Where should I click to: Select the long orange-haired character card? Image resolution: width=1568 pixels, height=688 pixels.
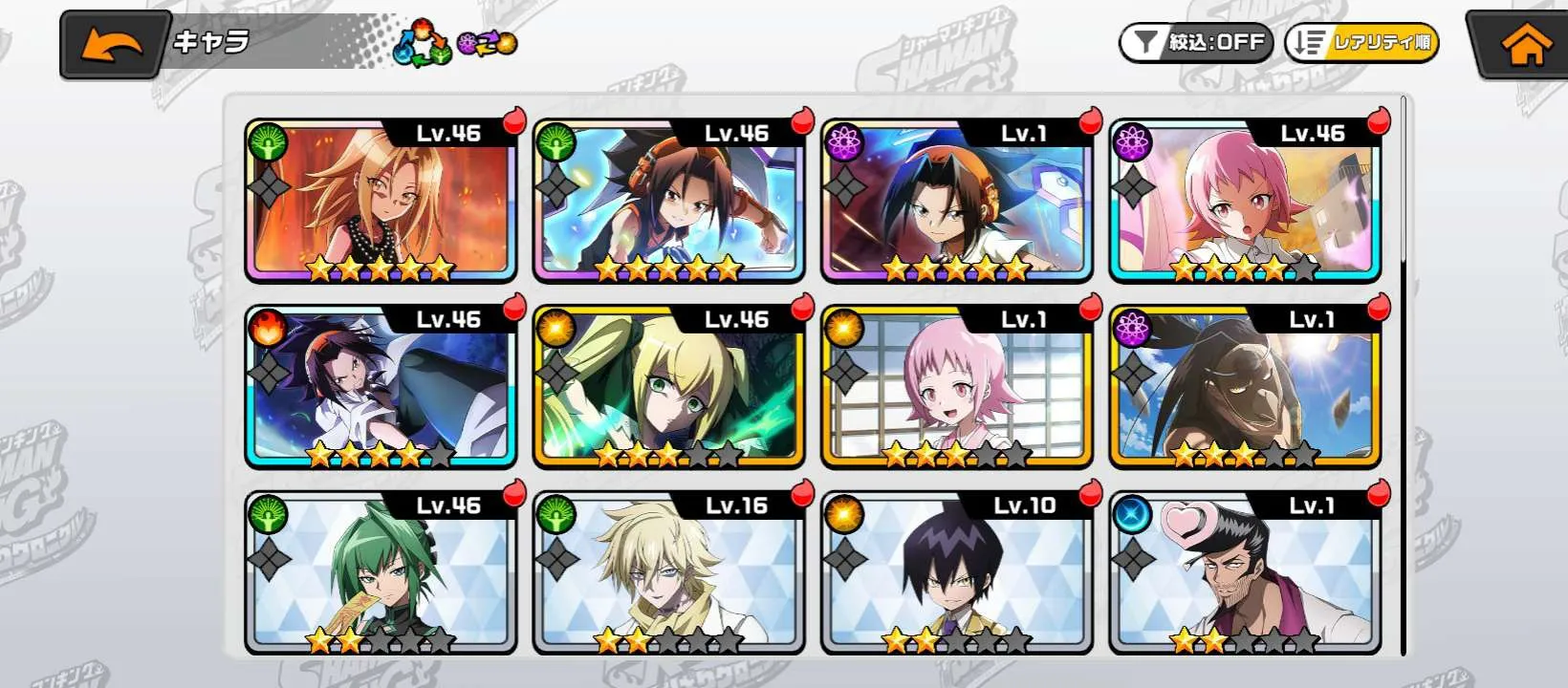coord(381,202)
